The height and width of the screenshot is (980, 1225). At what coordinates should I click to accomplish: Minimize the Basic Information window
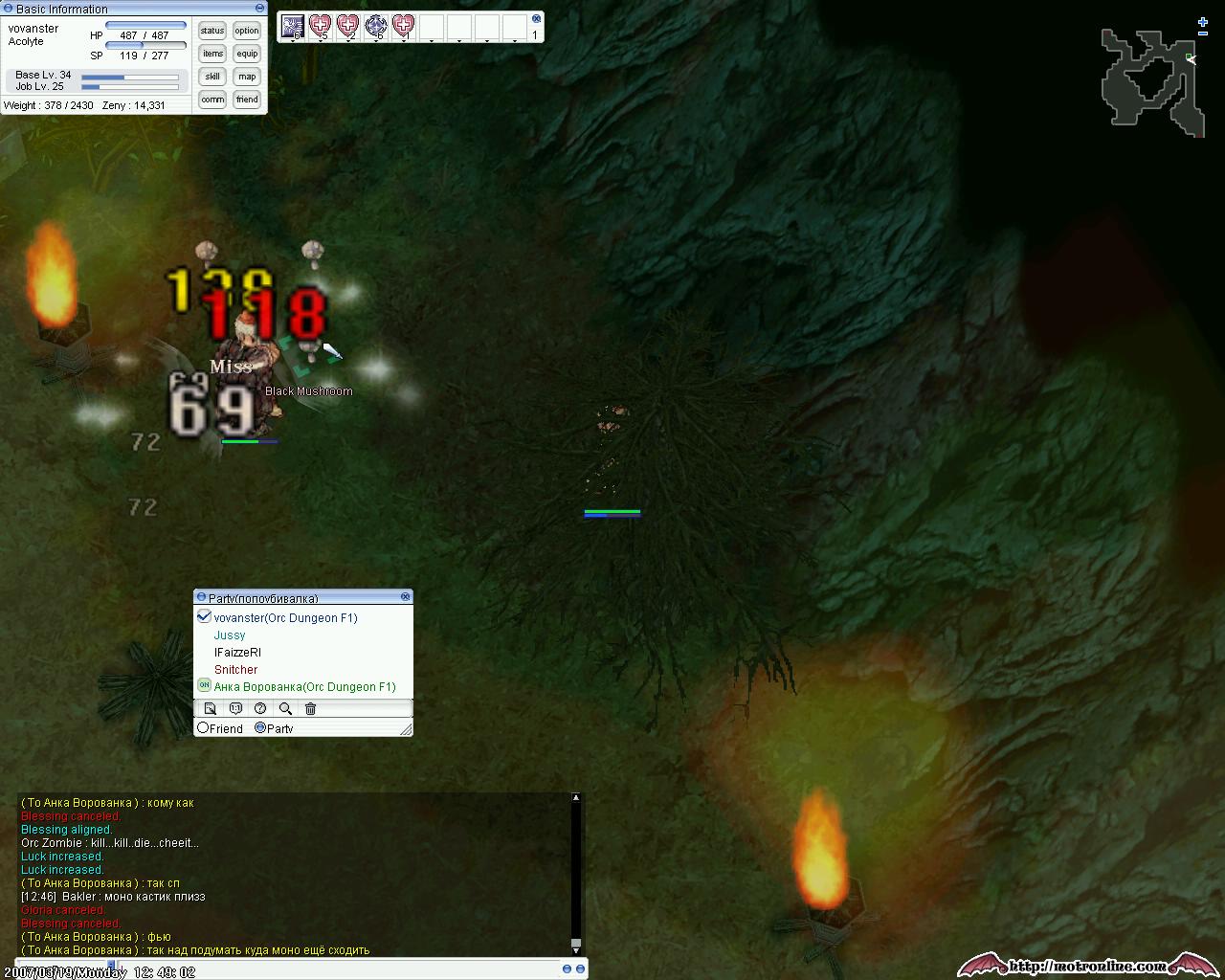259,9
